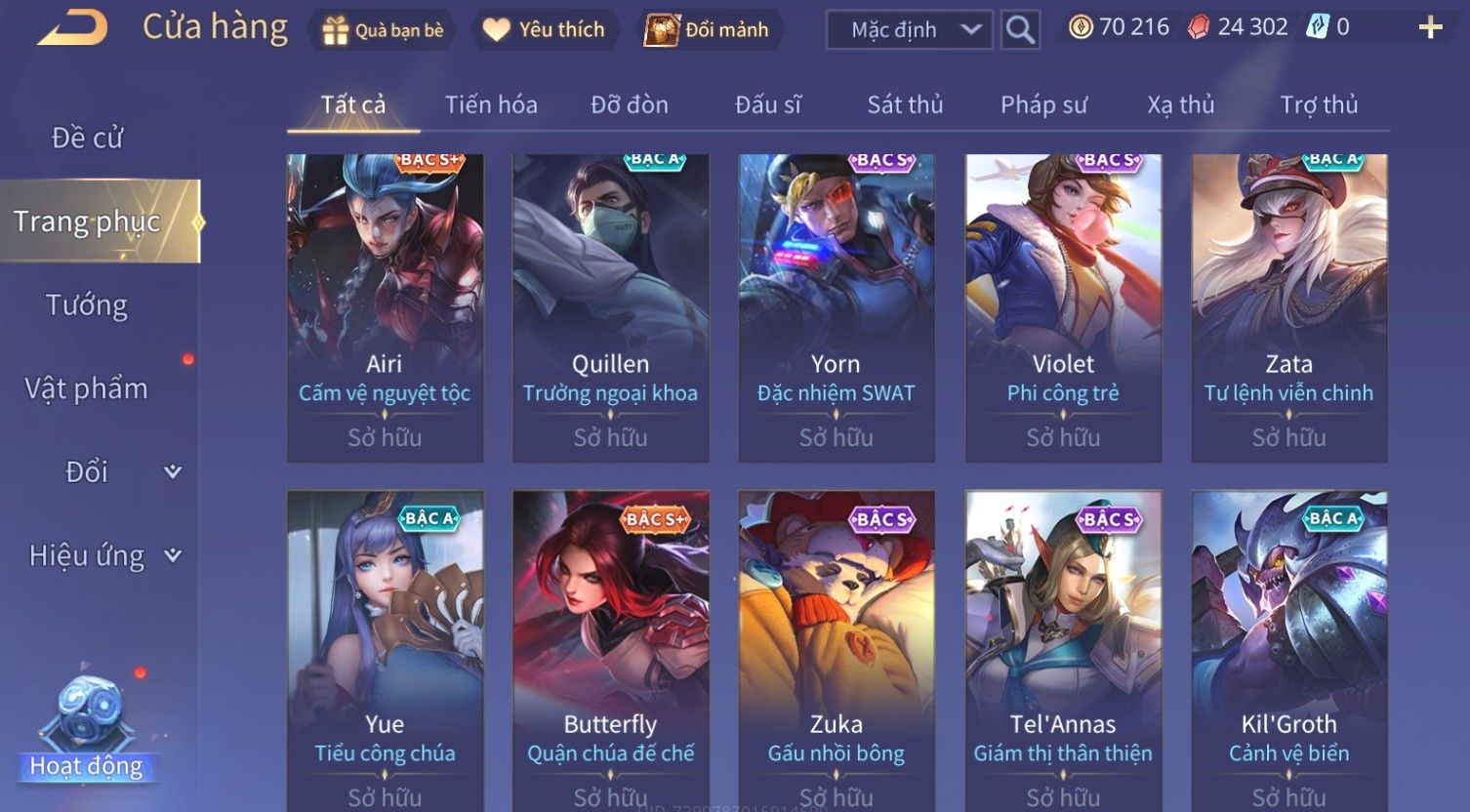
Task: Open Quà bạn bè gift menu
Action: [383, 30]
